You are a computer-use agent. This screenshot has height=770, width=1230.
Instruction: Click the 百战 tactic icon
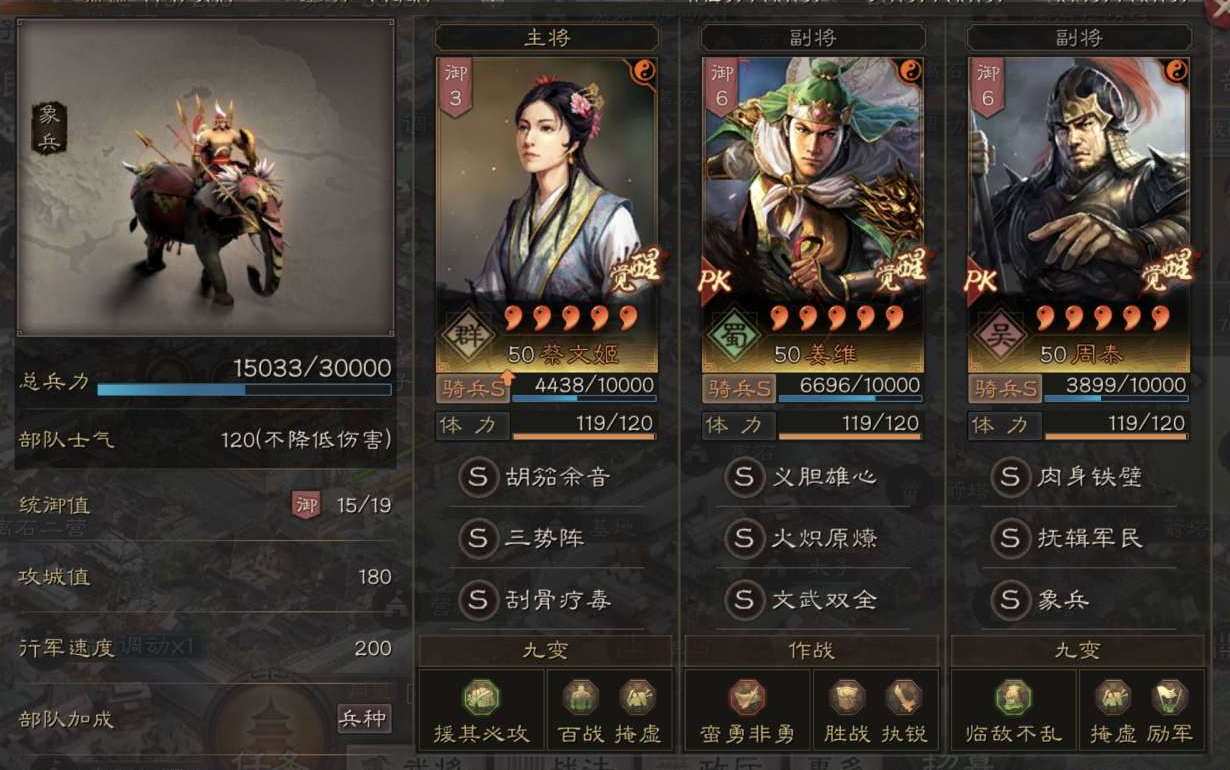tap(580, 697)
